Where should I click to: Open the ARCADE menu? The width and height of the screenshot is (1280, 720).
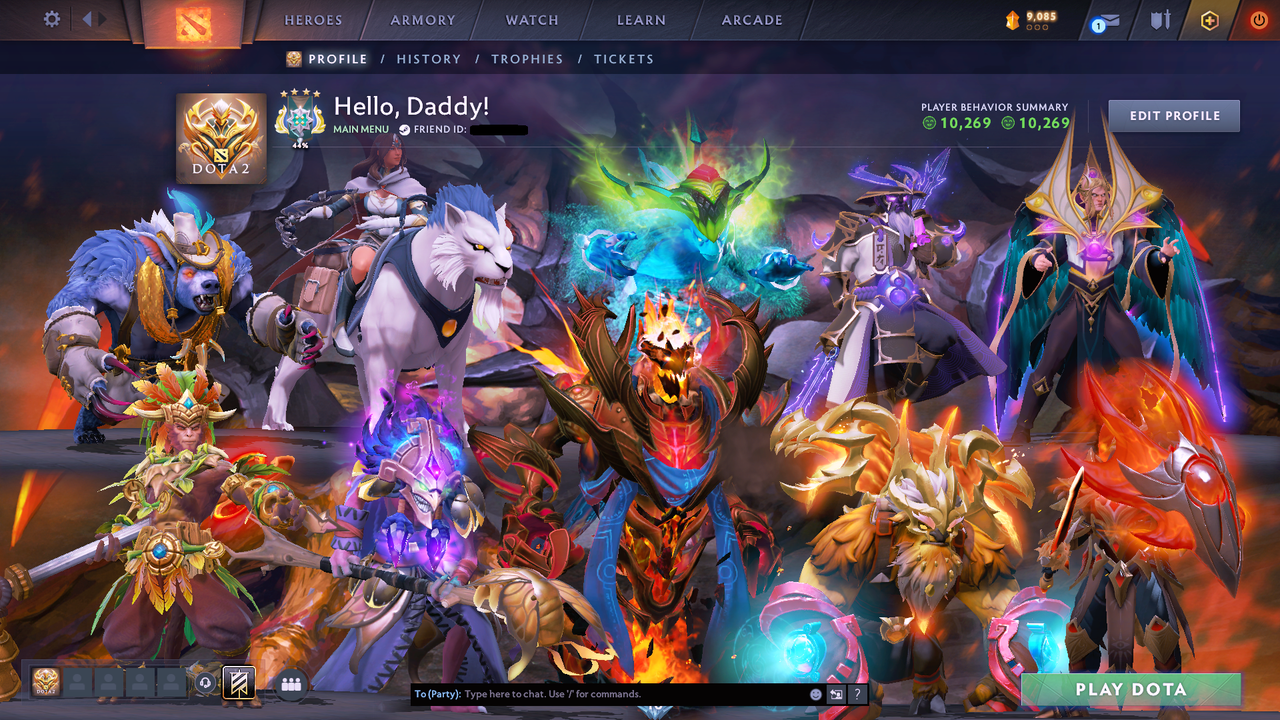point(750,19)
